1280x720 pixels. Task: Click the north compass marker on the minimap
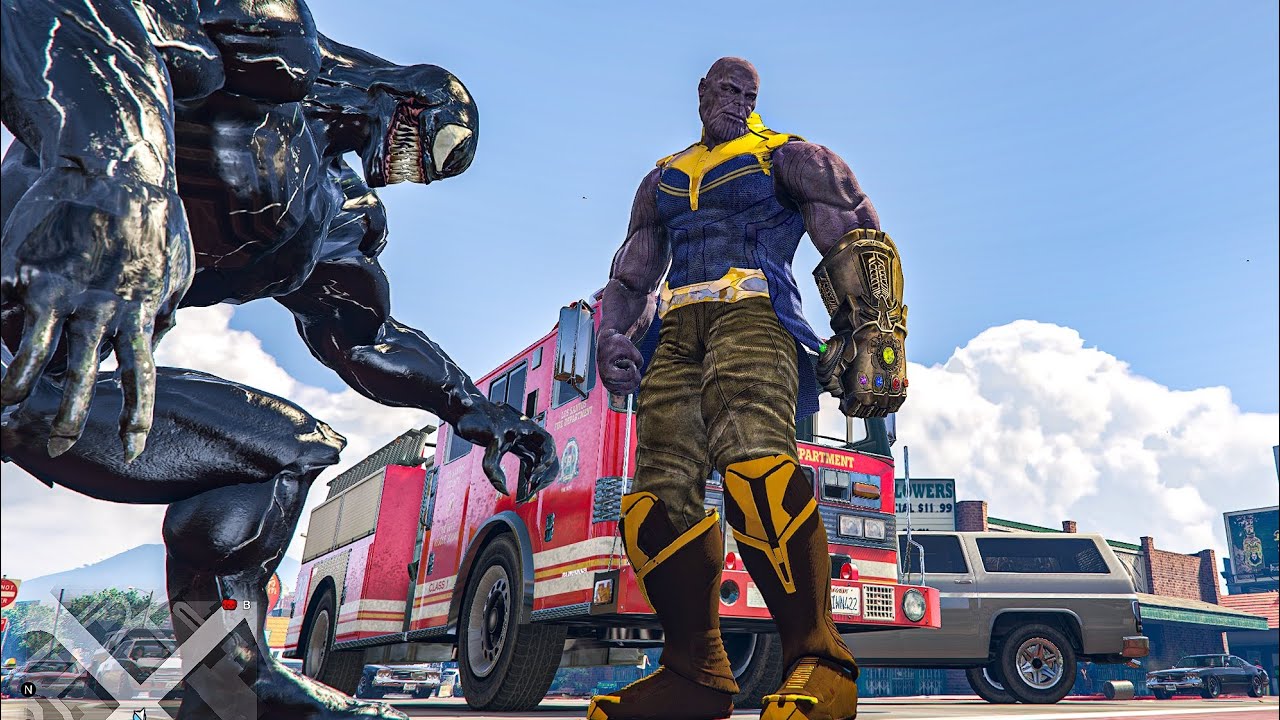click(x=28, y=690)
